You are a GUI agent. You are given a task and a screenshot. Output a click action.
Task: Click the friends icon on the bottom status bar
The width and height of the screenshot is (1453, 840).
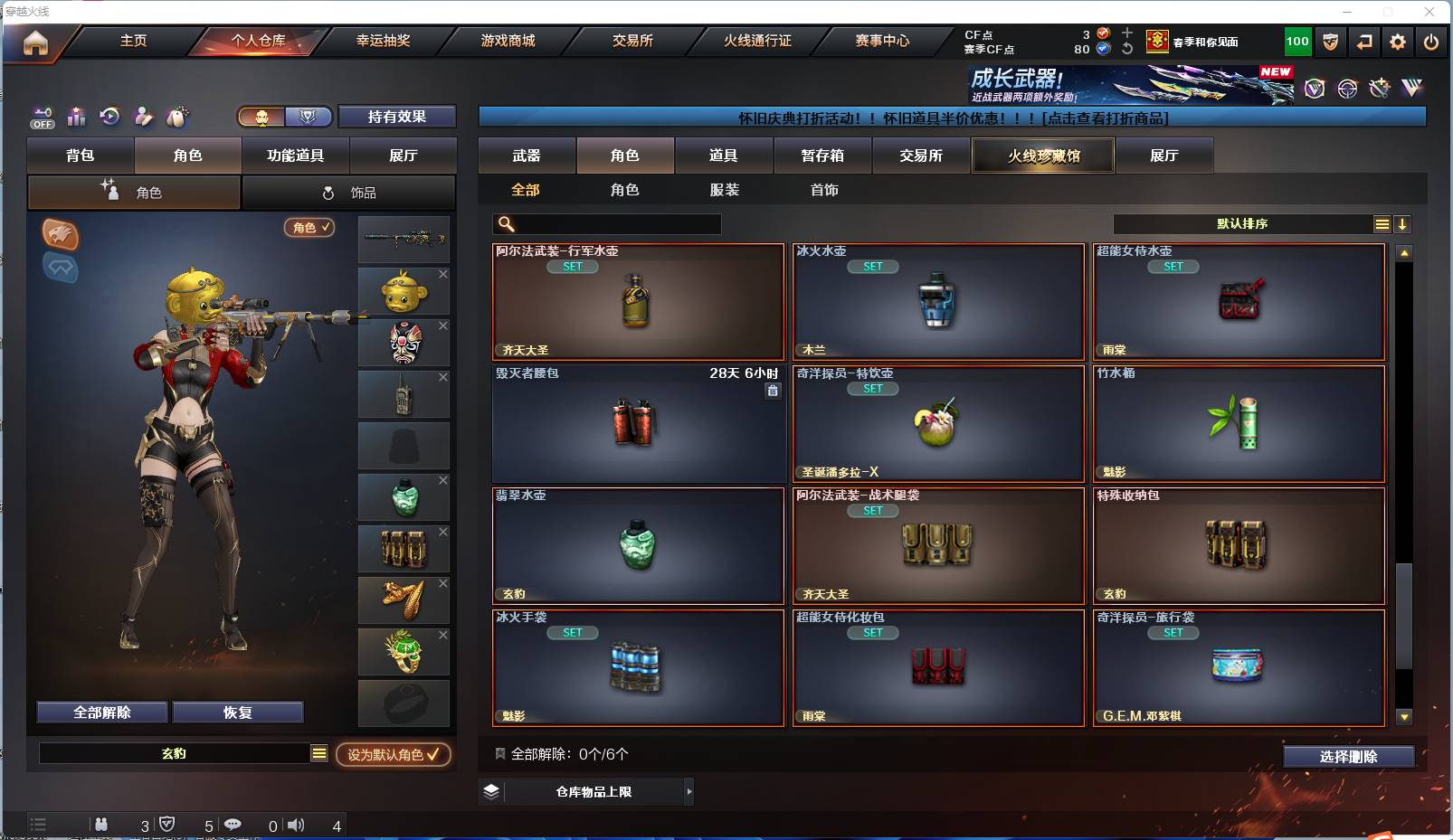(102, 825)
